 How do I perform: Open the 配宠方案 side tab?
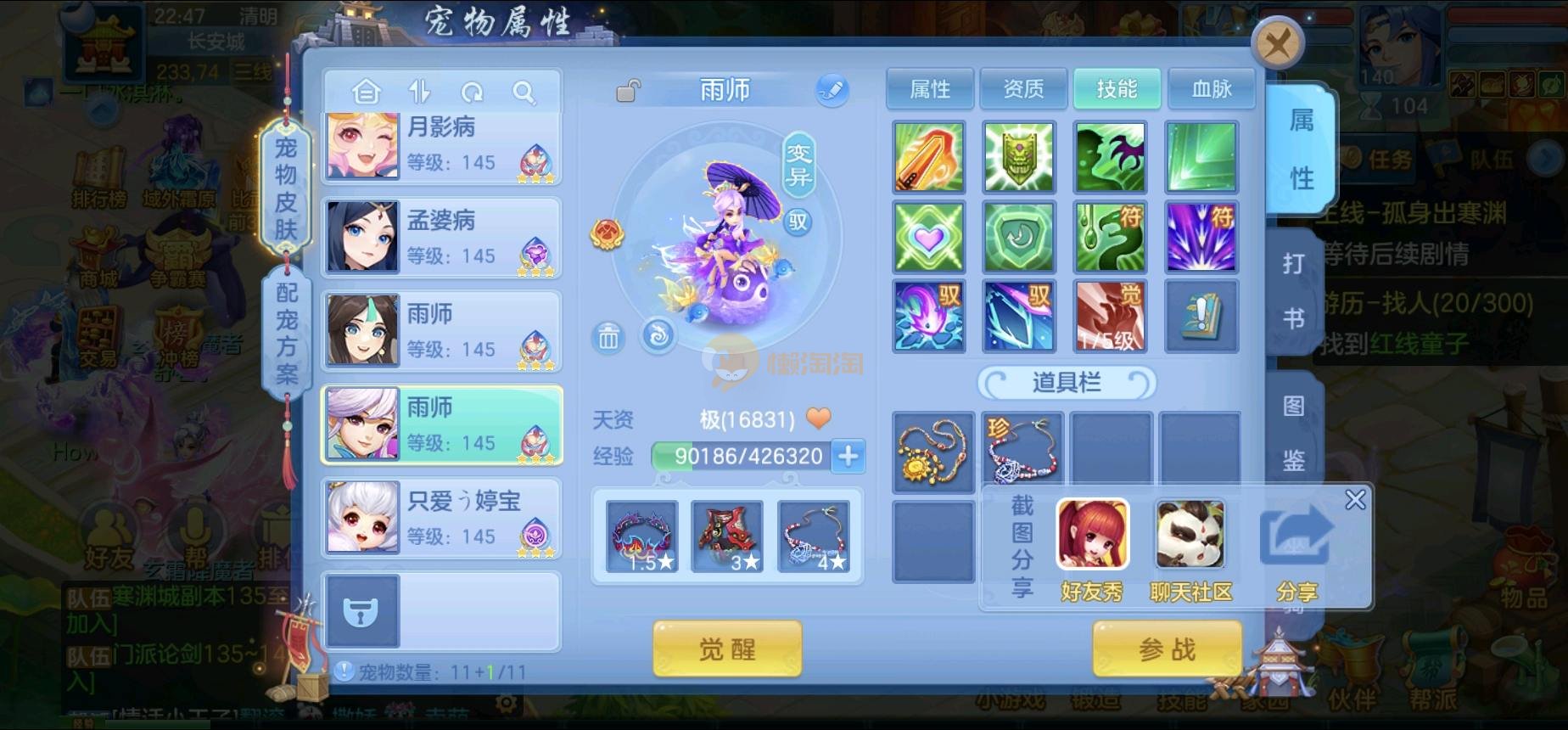pyautogui.click(x=286, y=333)
